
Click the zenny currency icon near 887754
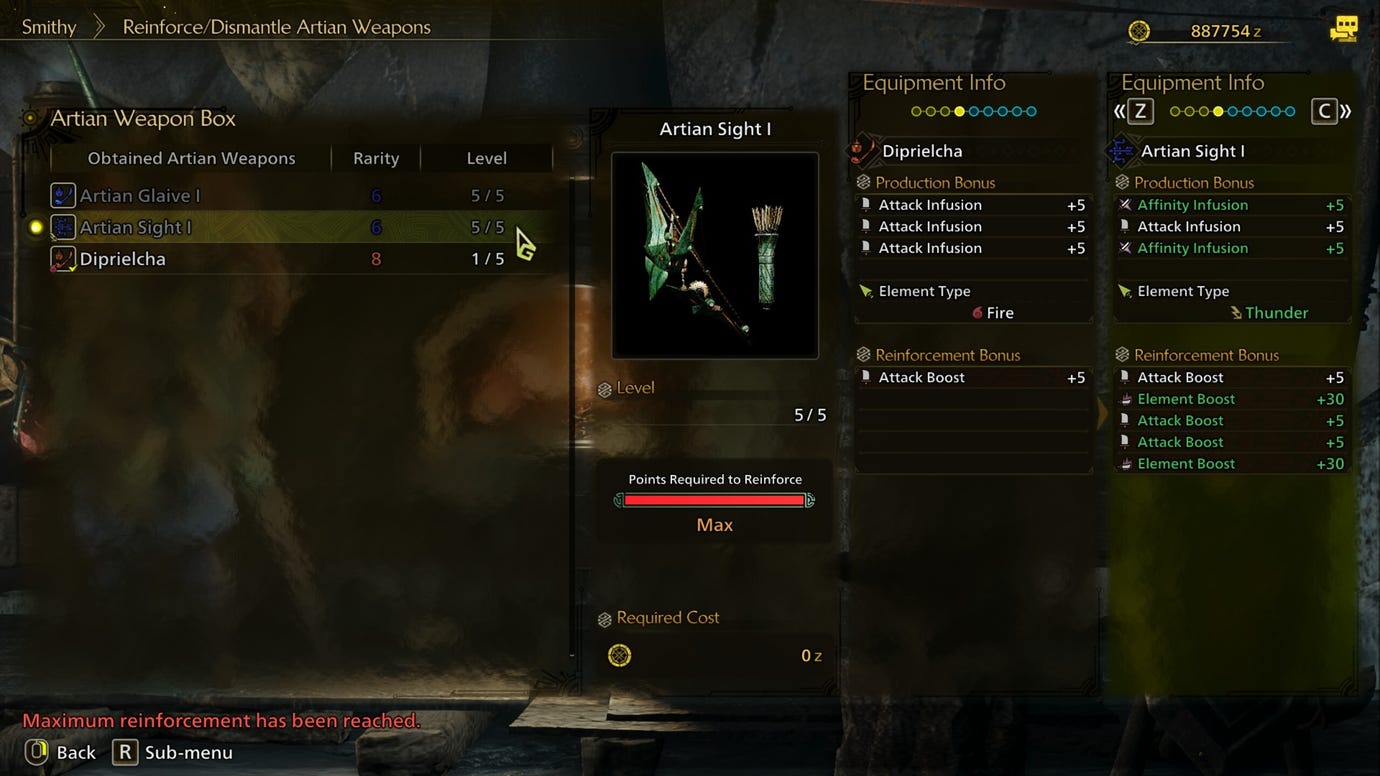pyautogui.click(x=1139, y=31)
